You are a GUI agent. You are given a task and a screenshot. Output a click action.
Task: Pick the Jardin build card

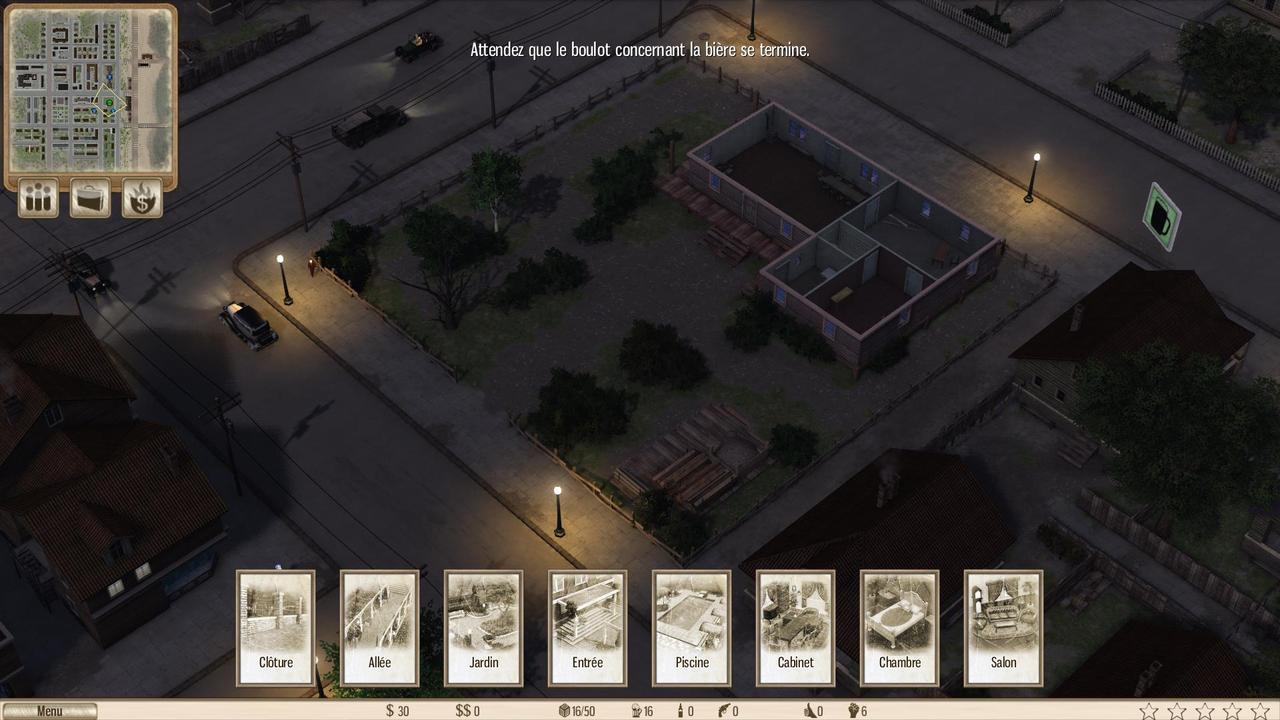pos(484,628)
